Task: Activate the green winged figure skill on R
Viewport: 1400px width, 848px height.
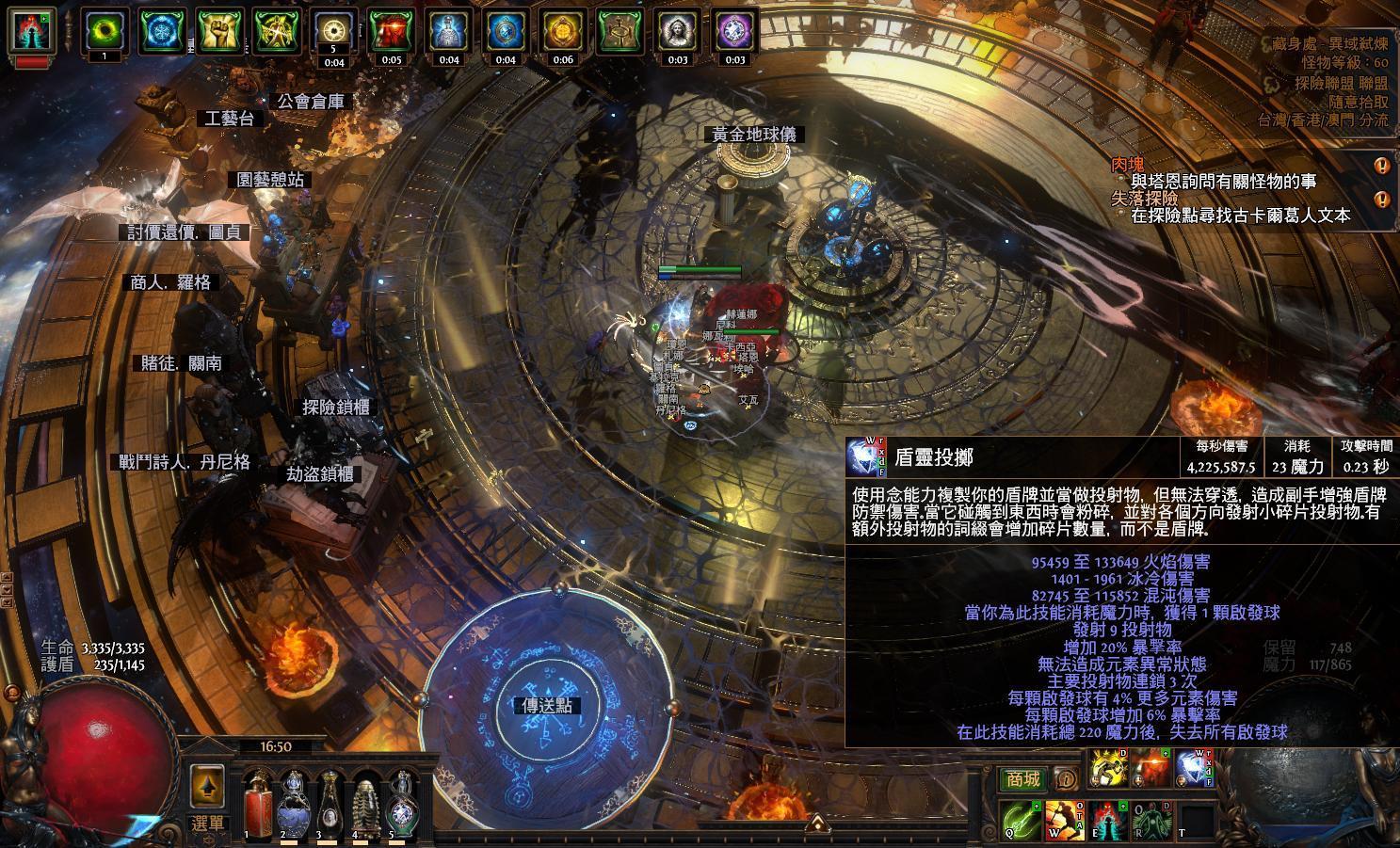Action: (x=1151, y=821)
